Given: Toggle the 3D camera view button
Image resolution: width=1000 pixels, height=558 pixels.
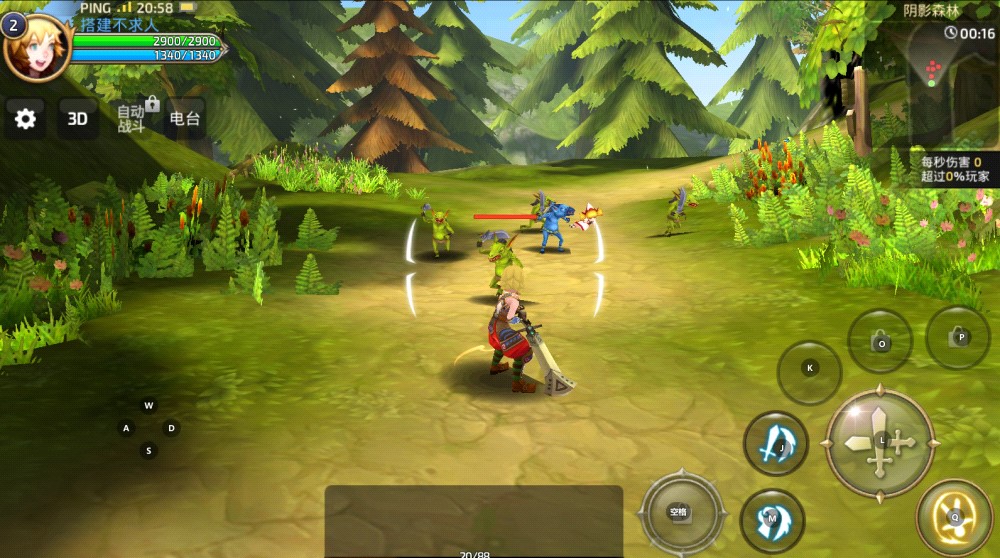Looking at the screenshot, I should pos(77,119).
